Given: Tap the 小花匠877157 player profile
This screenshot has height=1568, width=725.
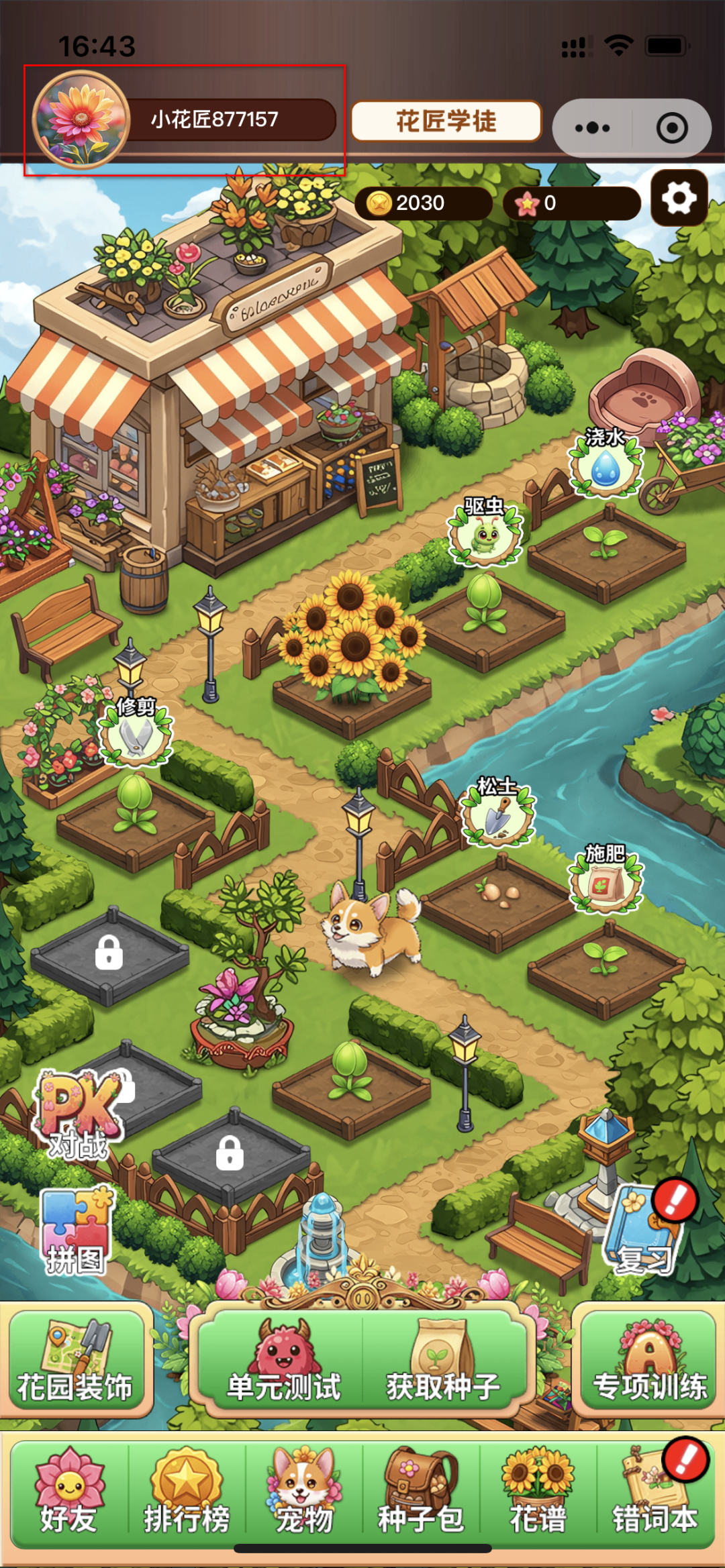Looking at the screenshot, I should tap(185, 120).
